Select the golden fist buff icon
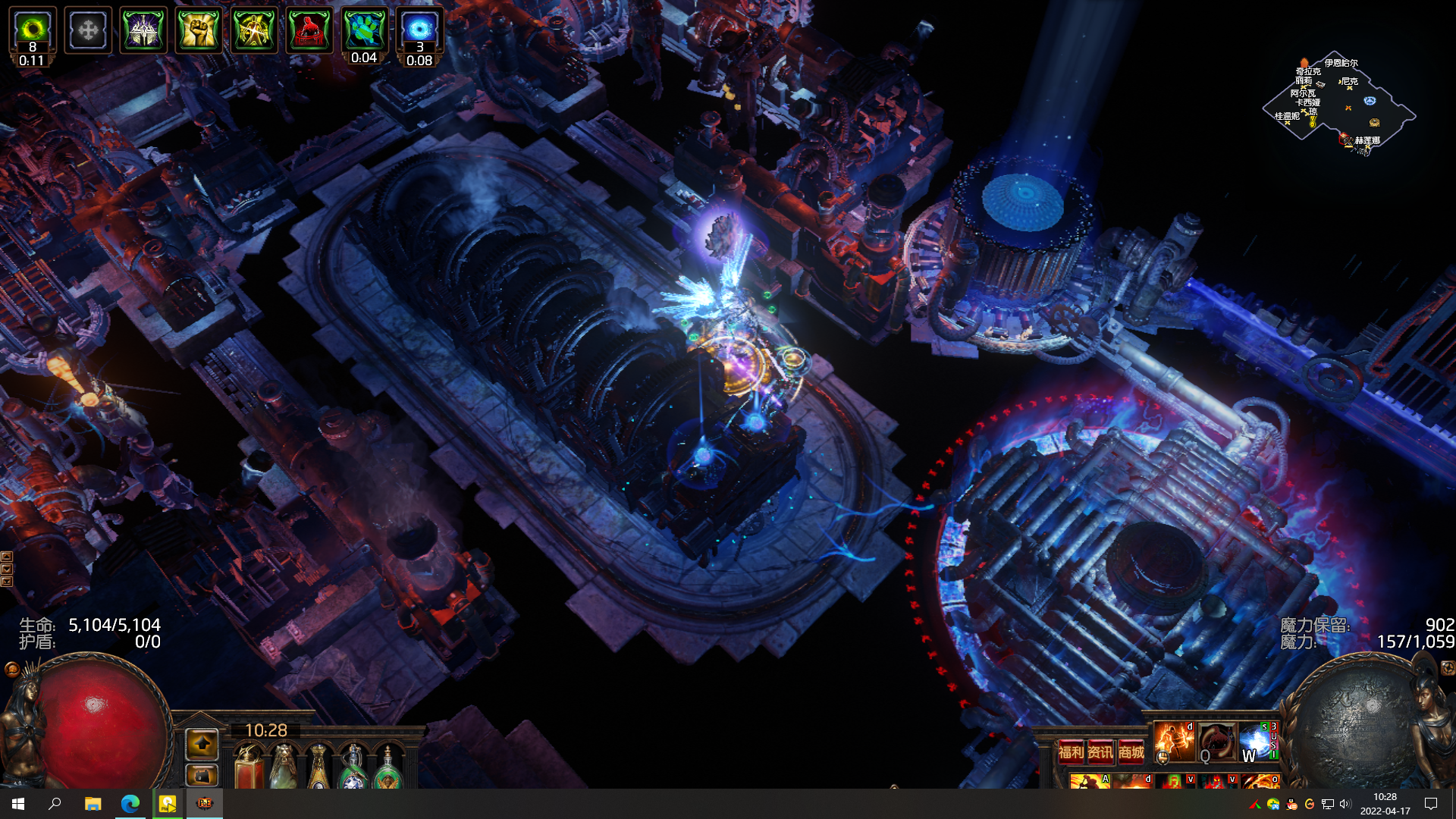 pos(199,30)
